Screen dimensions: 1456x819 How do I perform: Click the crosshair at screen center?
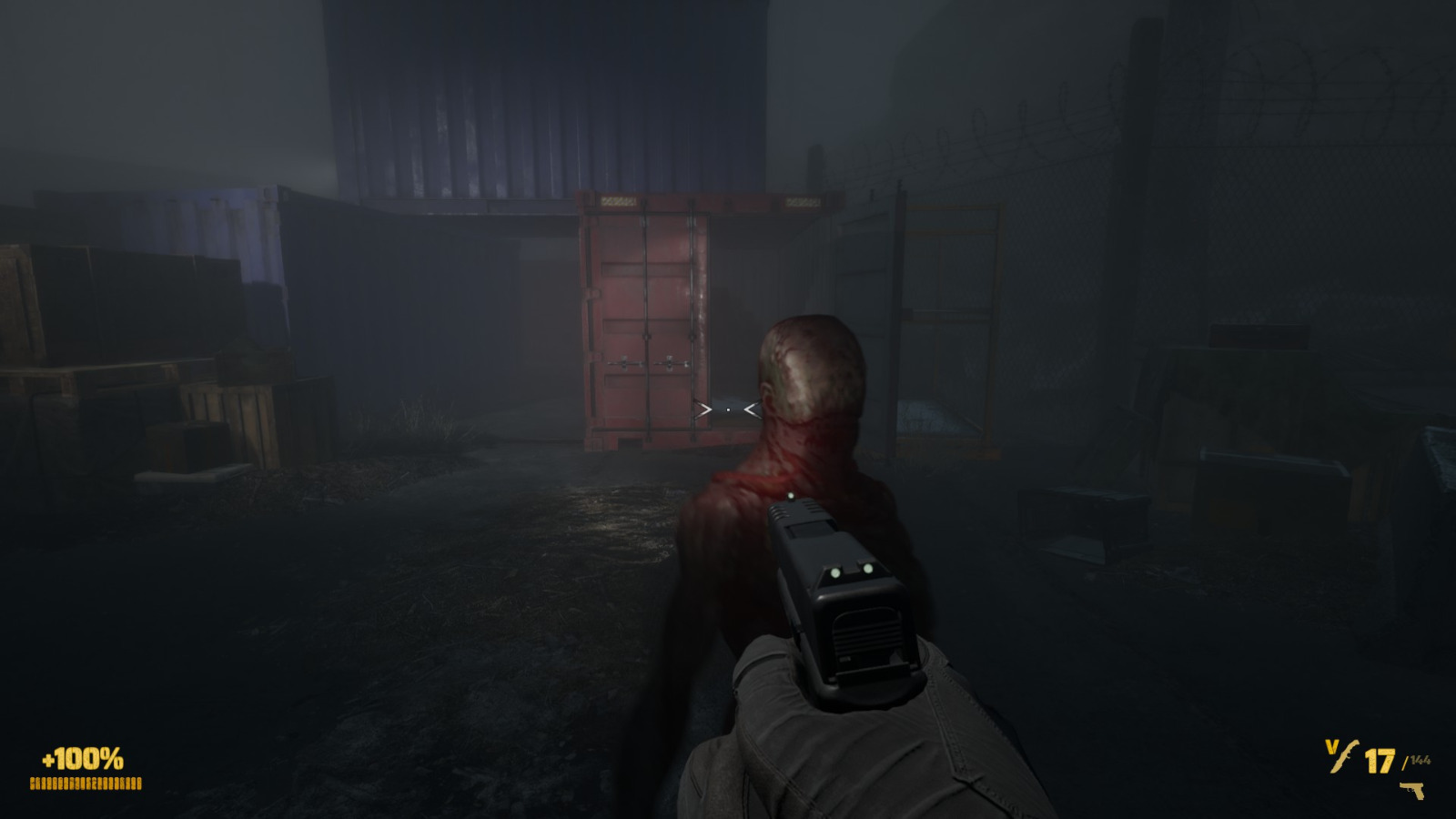coord(728,411)
